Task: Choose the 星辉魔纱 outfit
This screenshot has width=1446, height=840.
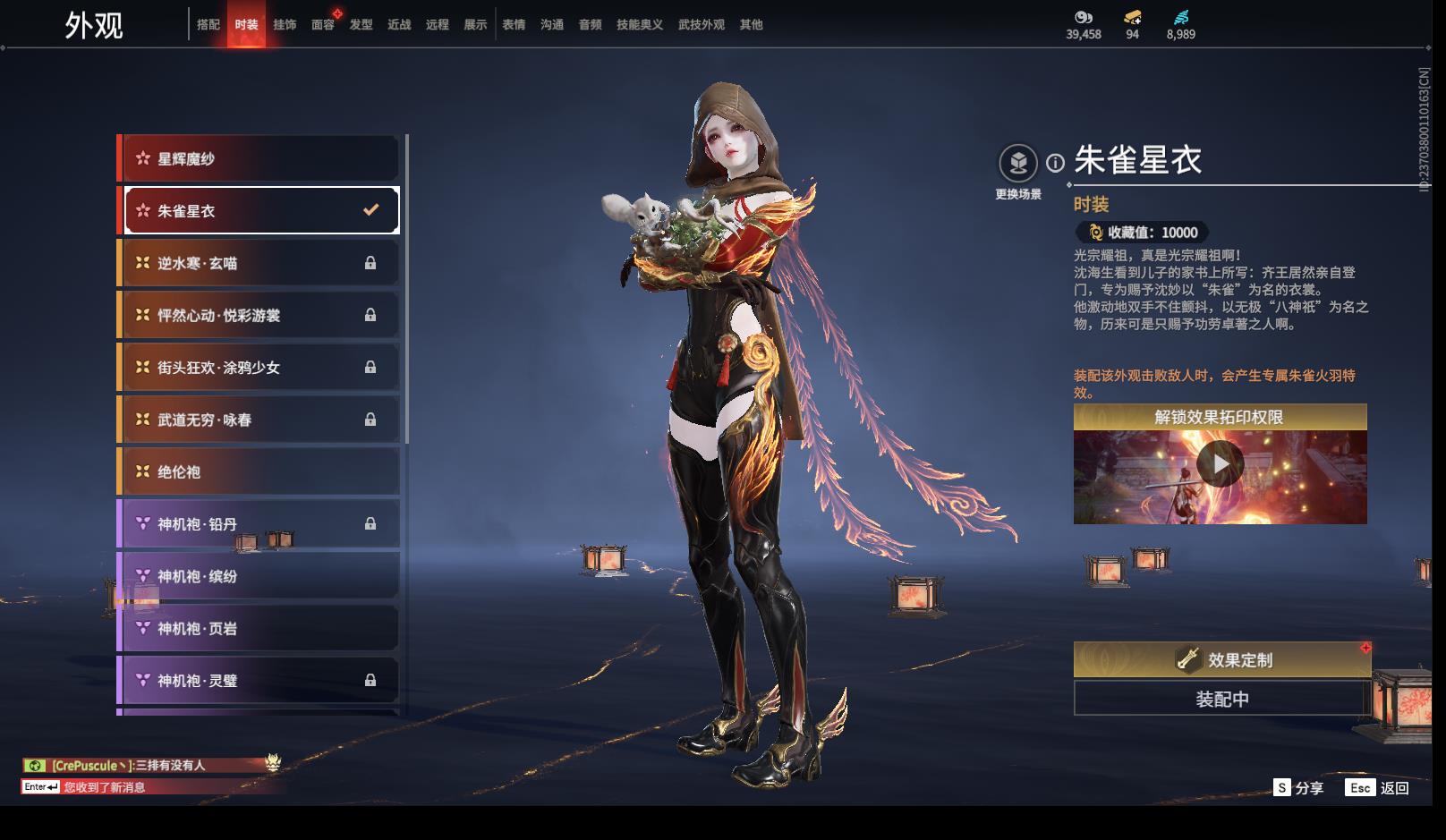Action: tap(259, 159)
